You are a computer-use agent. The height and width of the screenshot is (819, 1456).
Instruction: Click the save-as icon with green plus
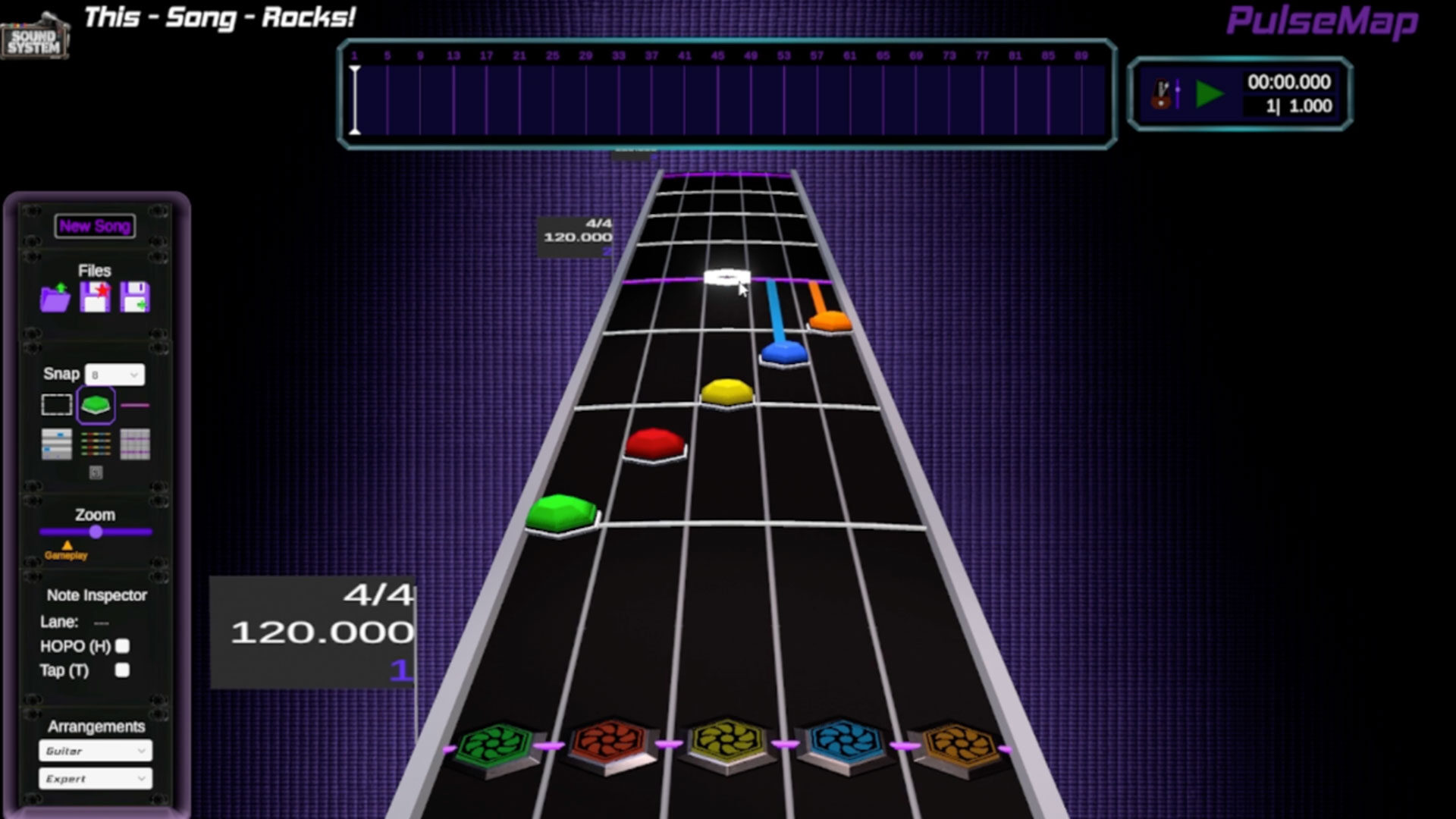(x=135, y=297)
